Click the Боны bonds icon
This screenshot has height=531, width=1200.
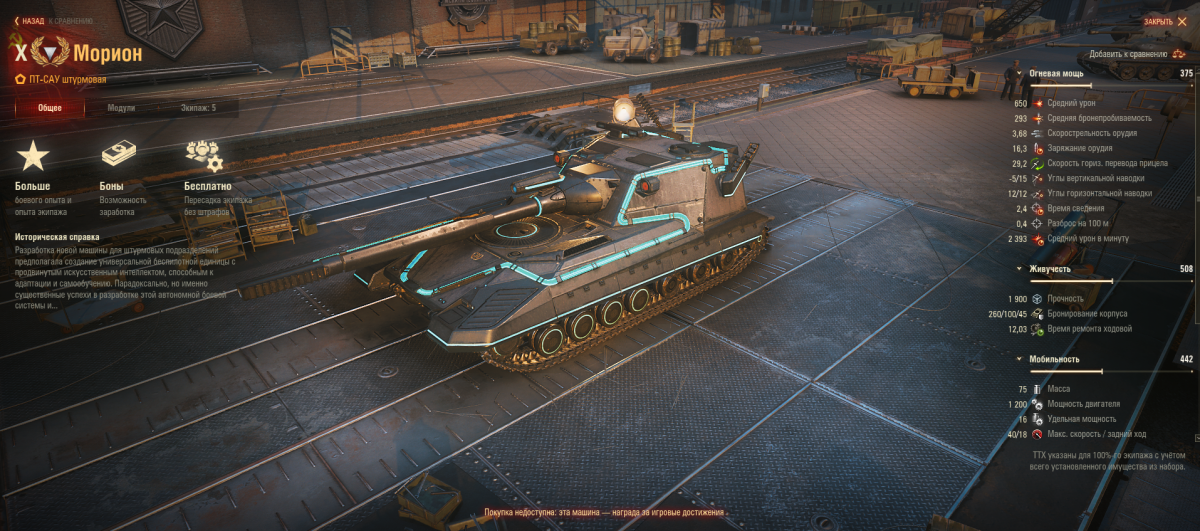click(118, 155)
